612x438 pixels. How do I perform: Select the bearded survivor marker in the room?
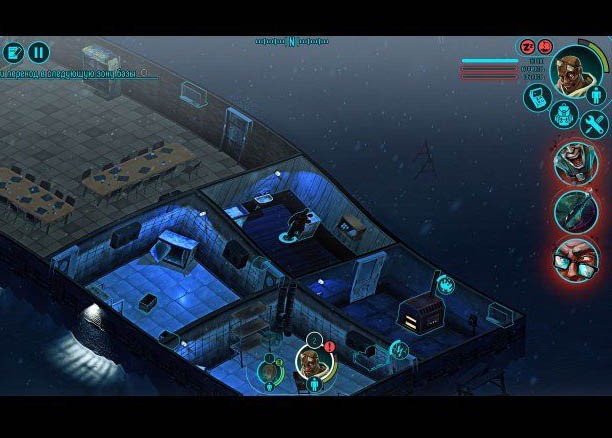[311, 363]
